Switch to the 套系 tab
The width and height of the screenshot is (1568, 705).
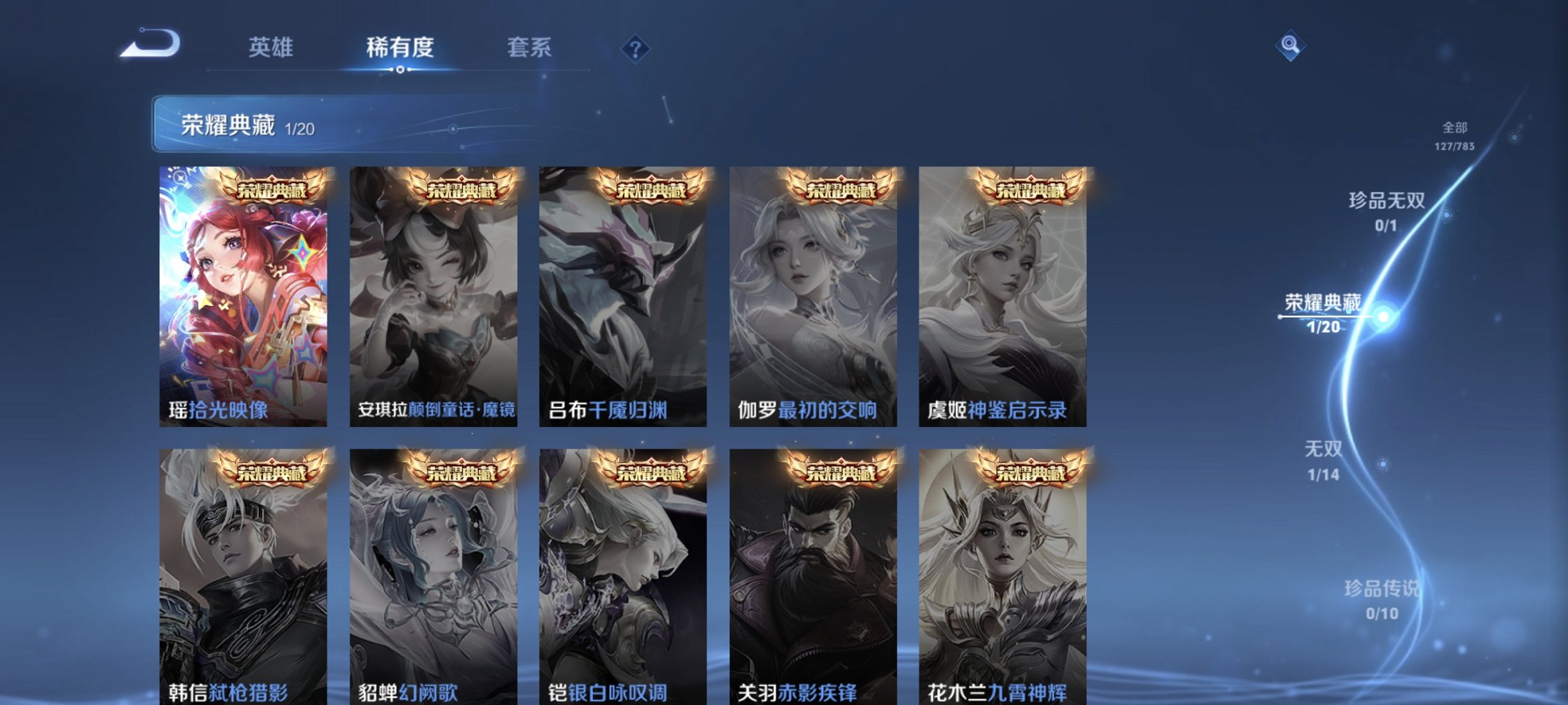528,47
